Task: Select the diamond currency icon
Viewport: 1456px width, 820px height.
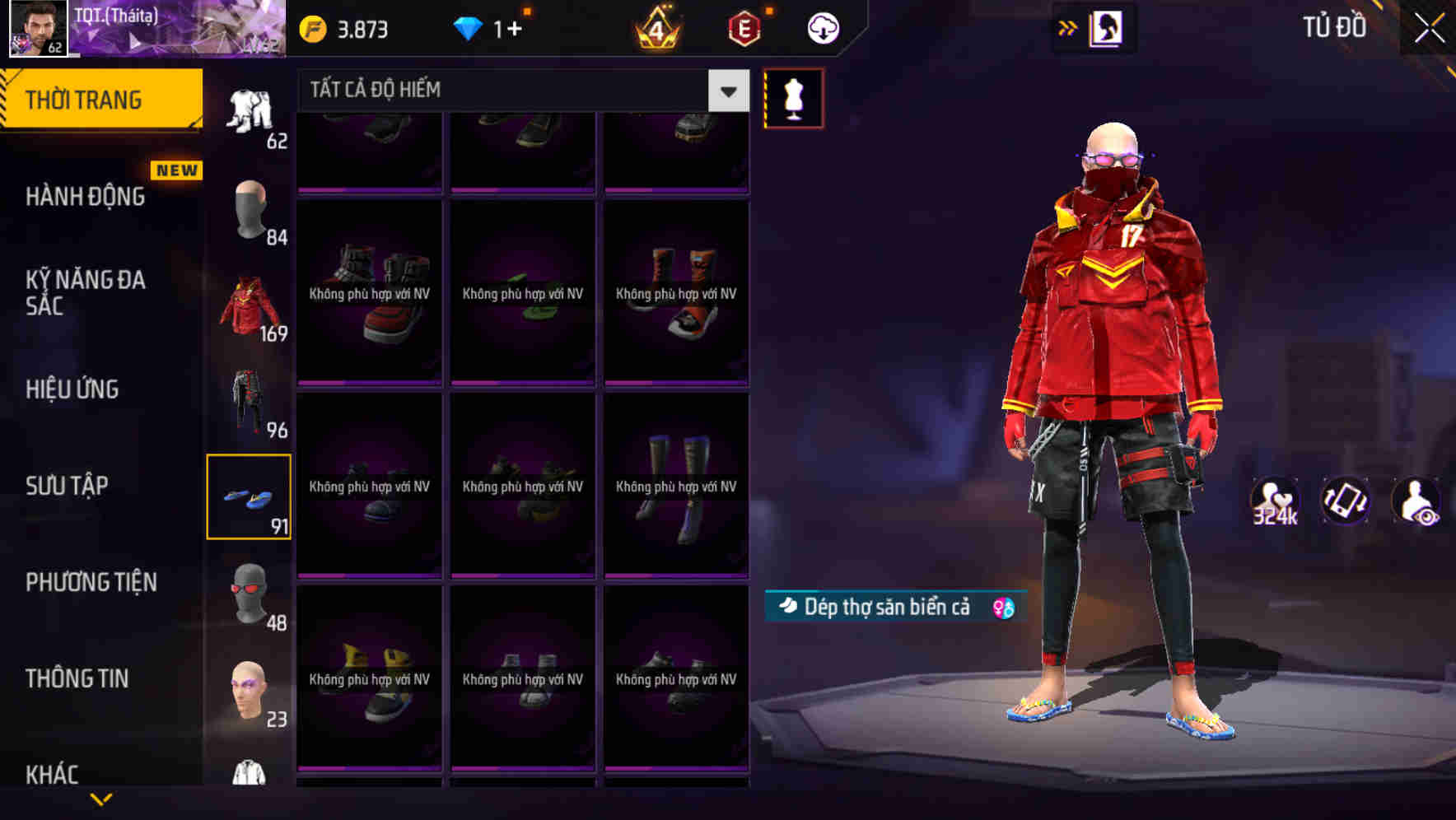Action: click(x=469, y=27)
